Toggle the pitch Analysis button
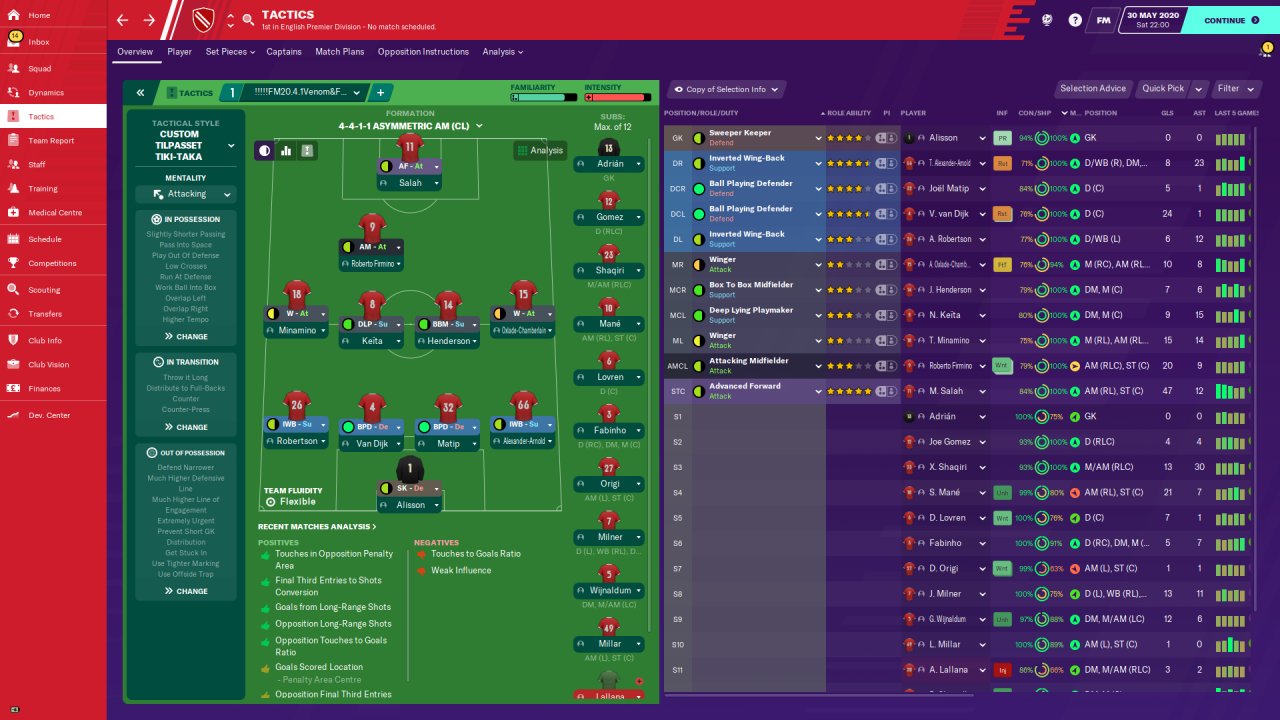 point(540,150)
